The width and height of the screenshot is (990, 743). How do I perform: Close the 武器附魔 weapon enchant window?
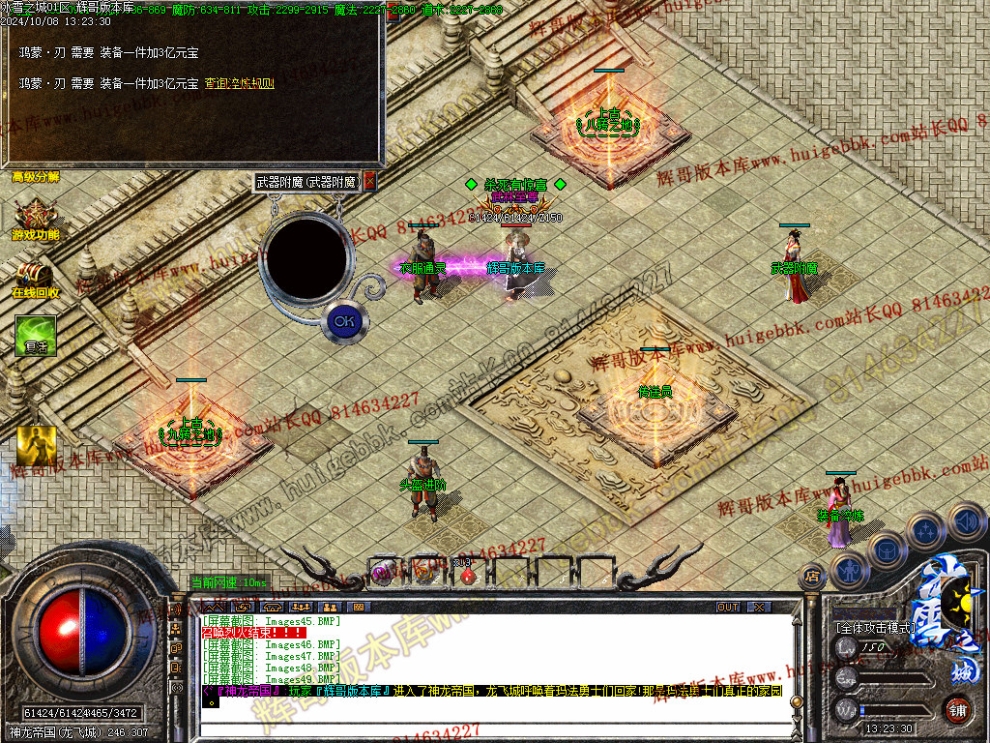(369, 181)
